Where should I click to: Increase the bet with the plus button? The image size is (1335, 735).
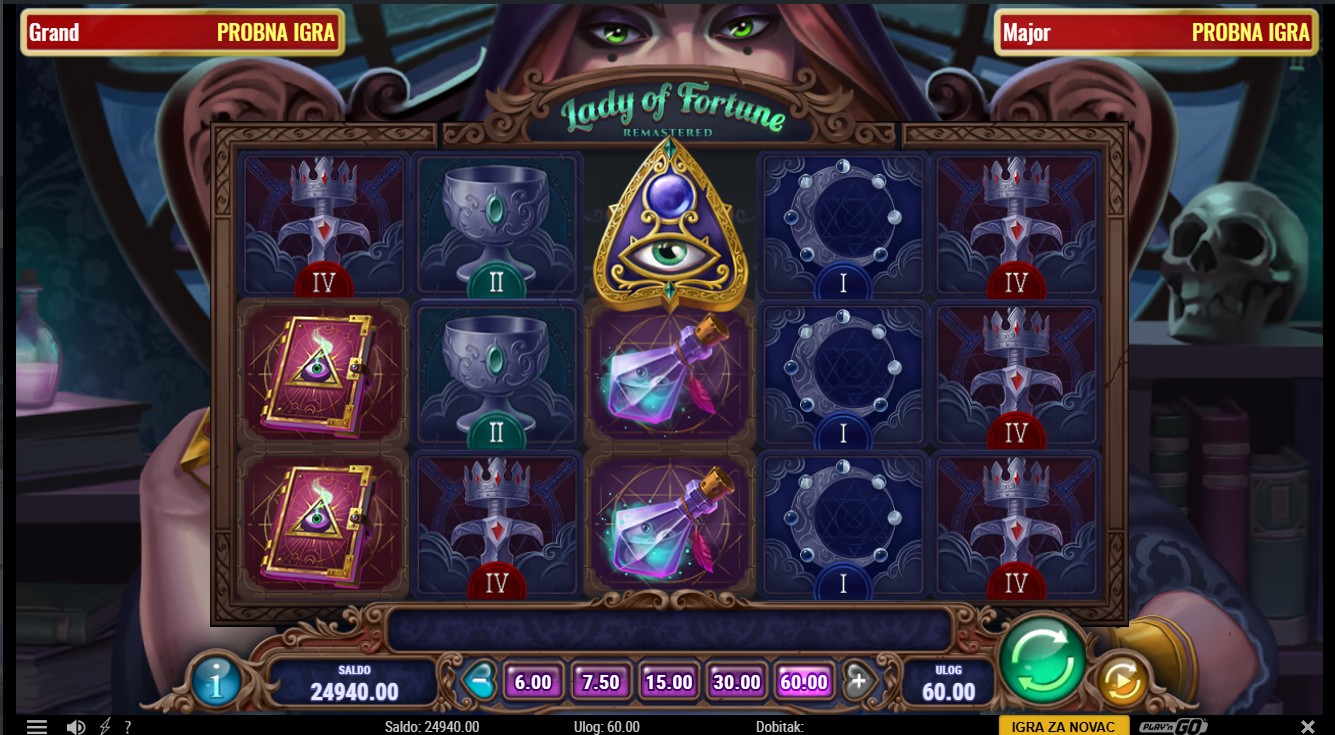tap(857, 681)
